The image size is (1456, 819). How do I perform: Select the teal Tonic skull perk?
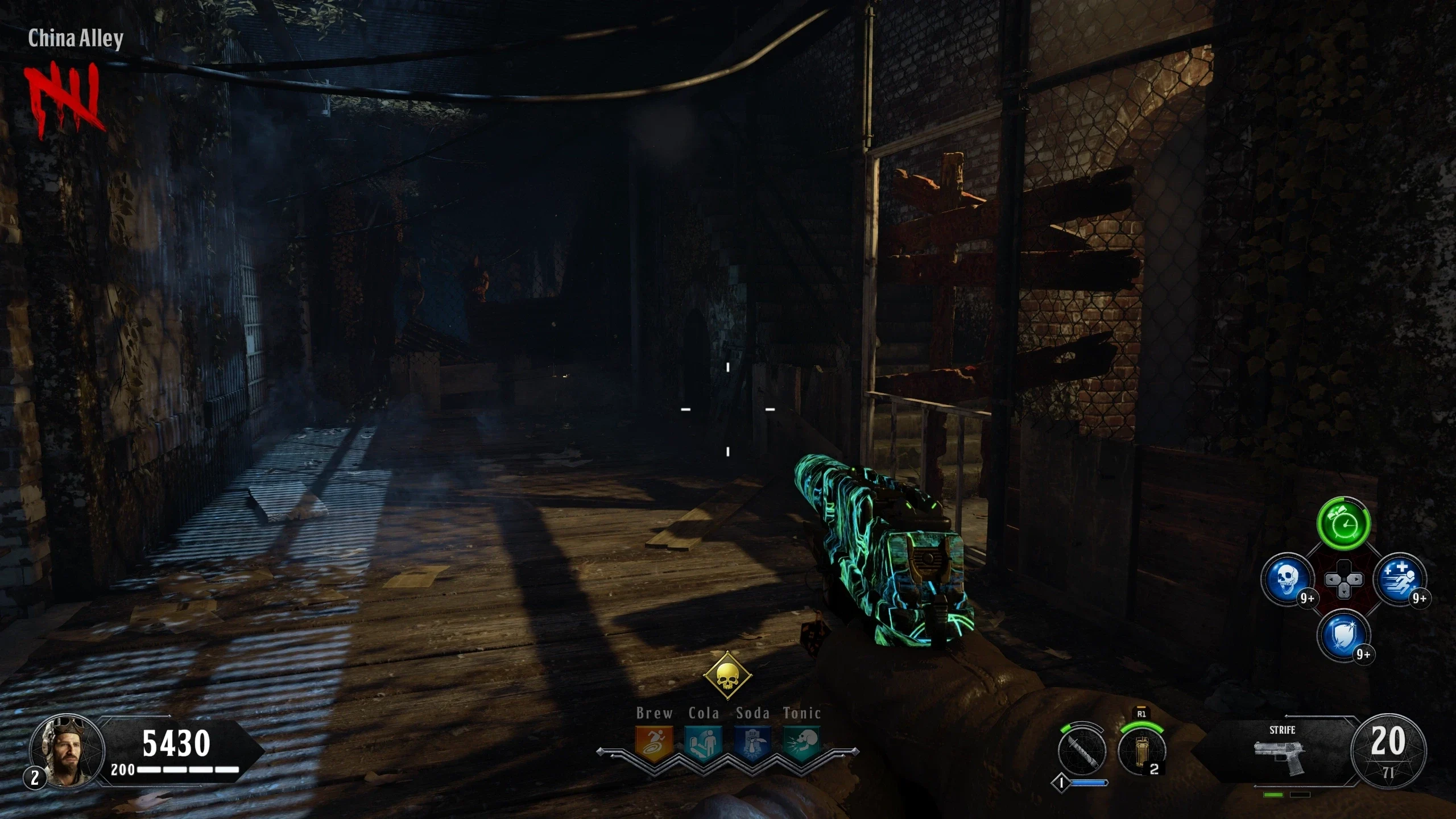pos(802,742)
